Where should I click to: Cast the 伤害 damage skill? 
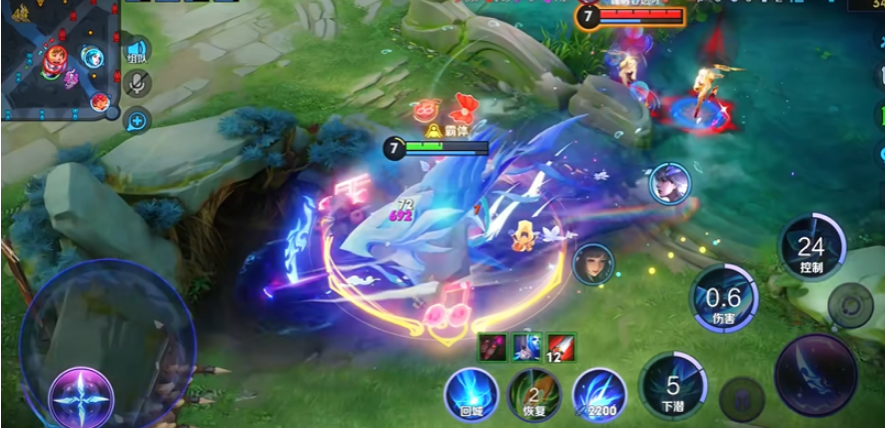tap(722, 298)
